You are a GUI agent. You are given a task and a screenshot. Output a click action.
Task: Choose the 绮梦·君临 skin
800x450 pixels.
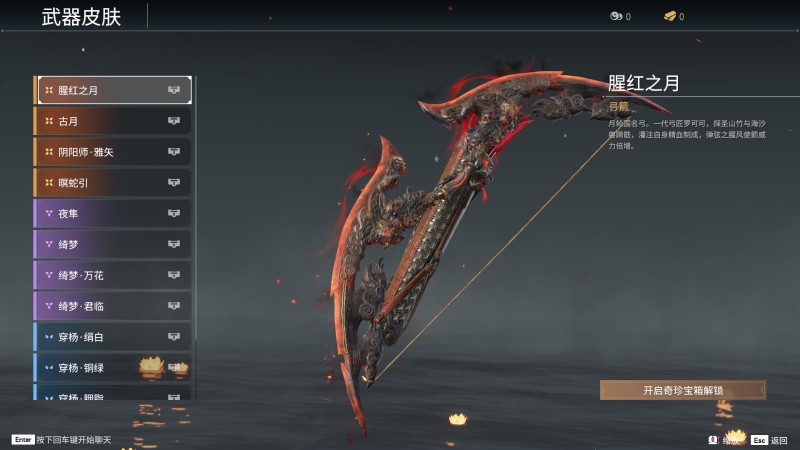[113, 306]
